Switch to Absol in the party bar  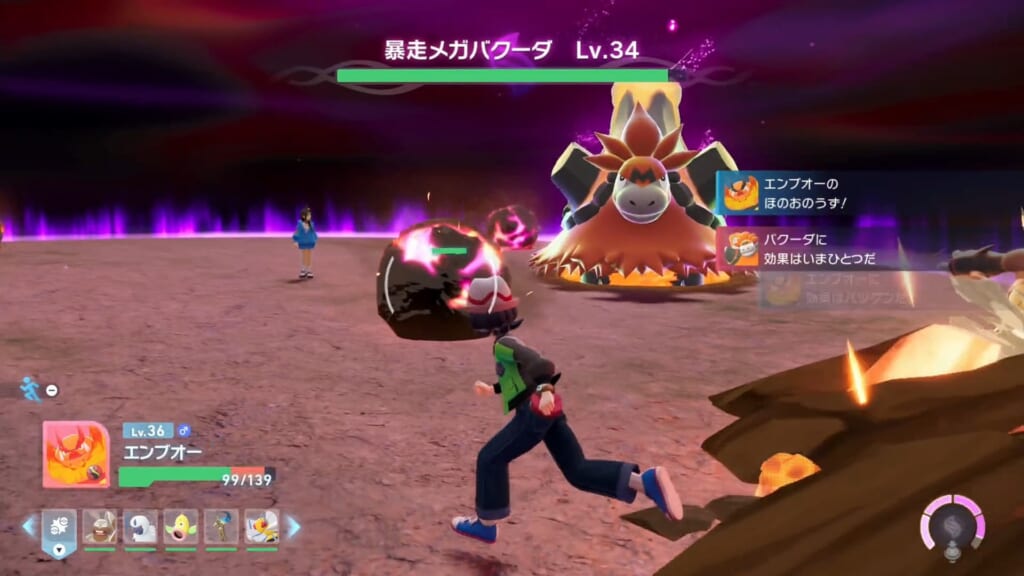coord(141,526)
